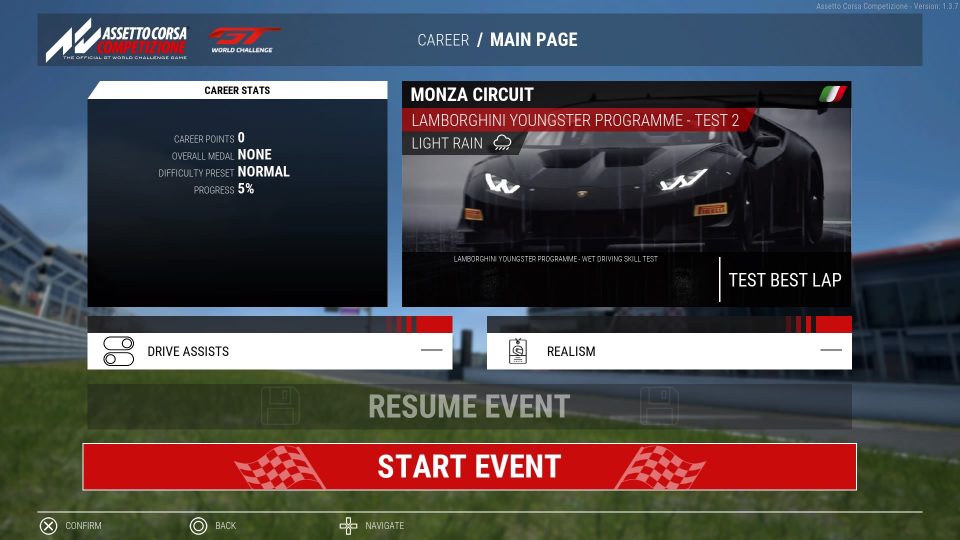Open the Realism settings panel

(669, 351)
